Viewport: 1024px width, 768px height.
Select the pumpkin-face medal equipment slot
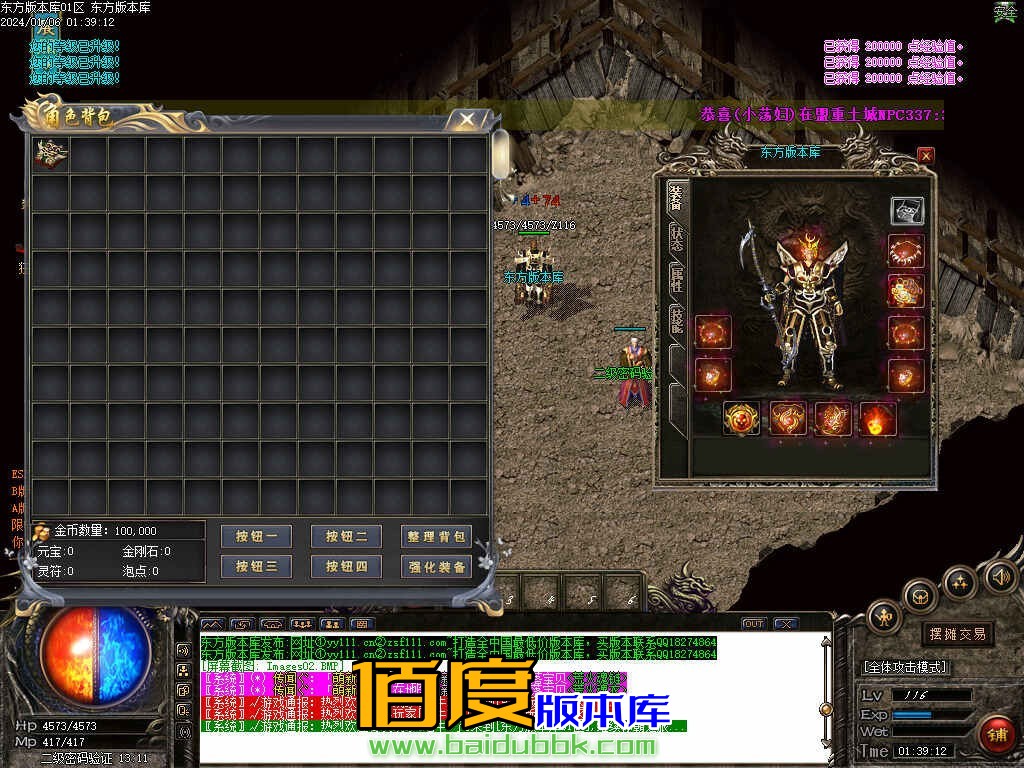(x=741, y=418)
